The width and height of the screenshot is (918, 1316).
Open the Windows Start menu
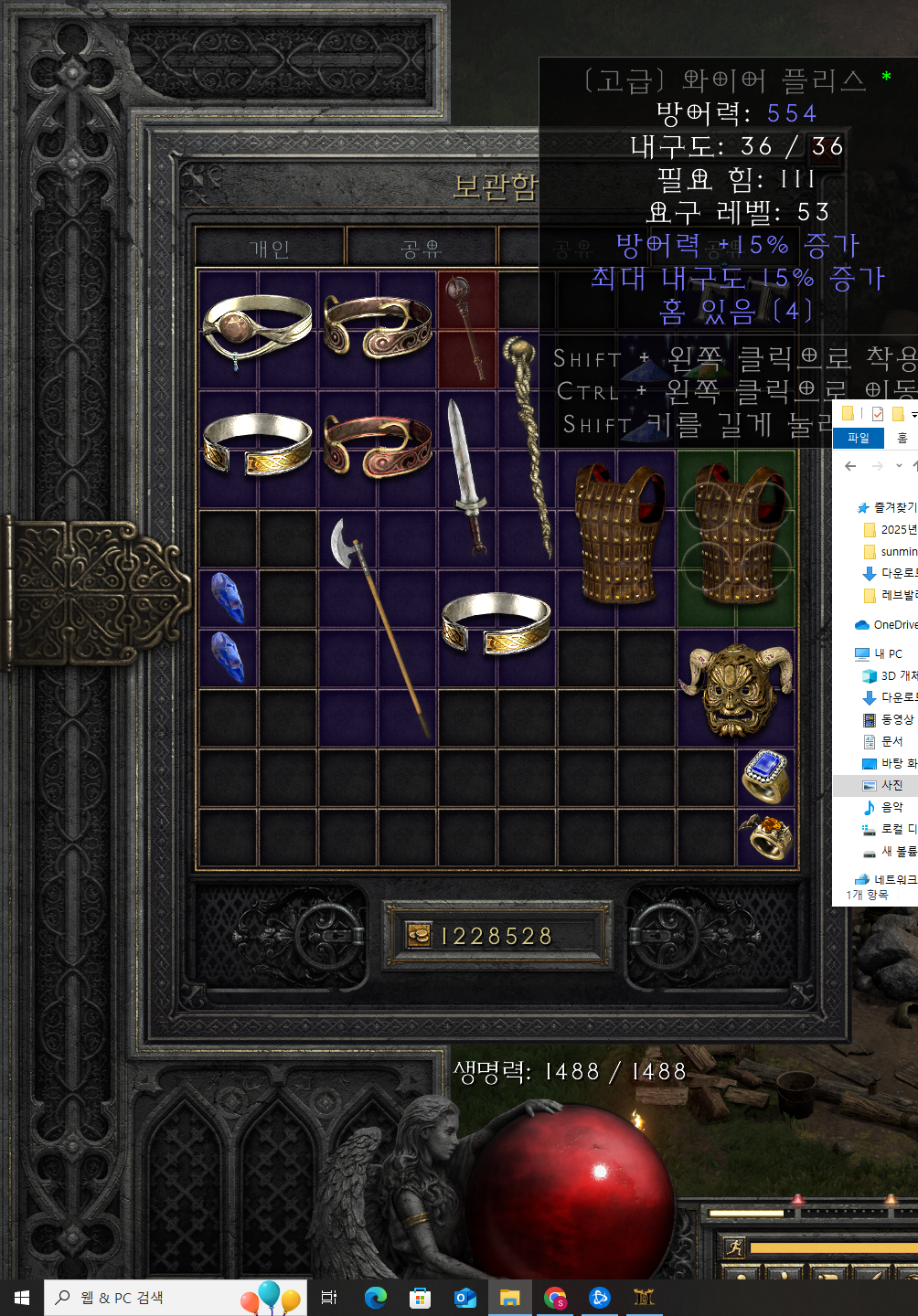pos(22,1298)
